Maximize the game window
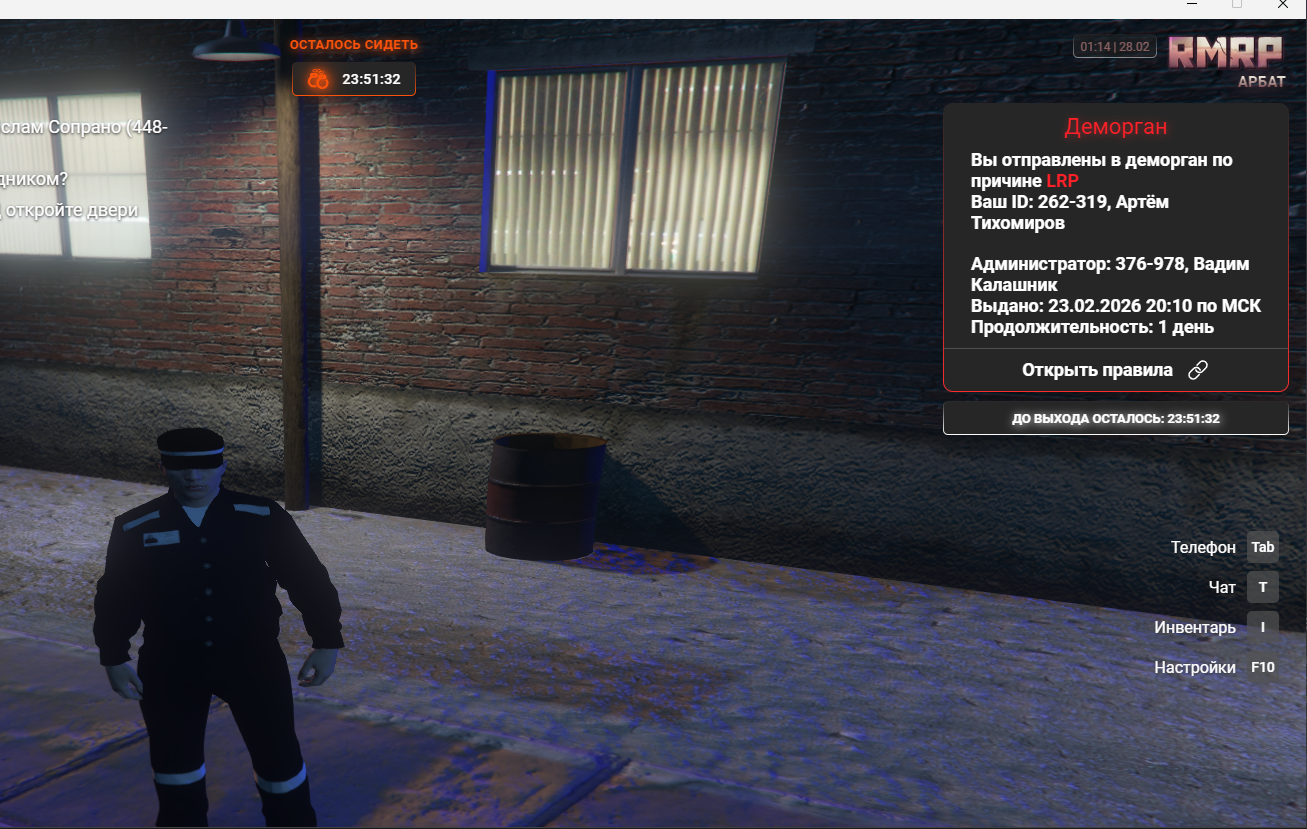The height and width of the screenshot is (829, 1307). click(1237, 5)
